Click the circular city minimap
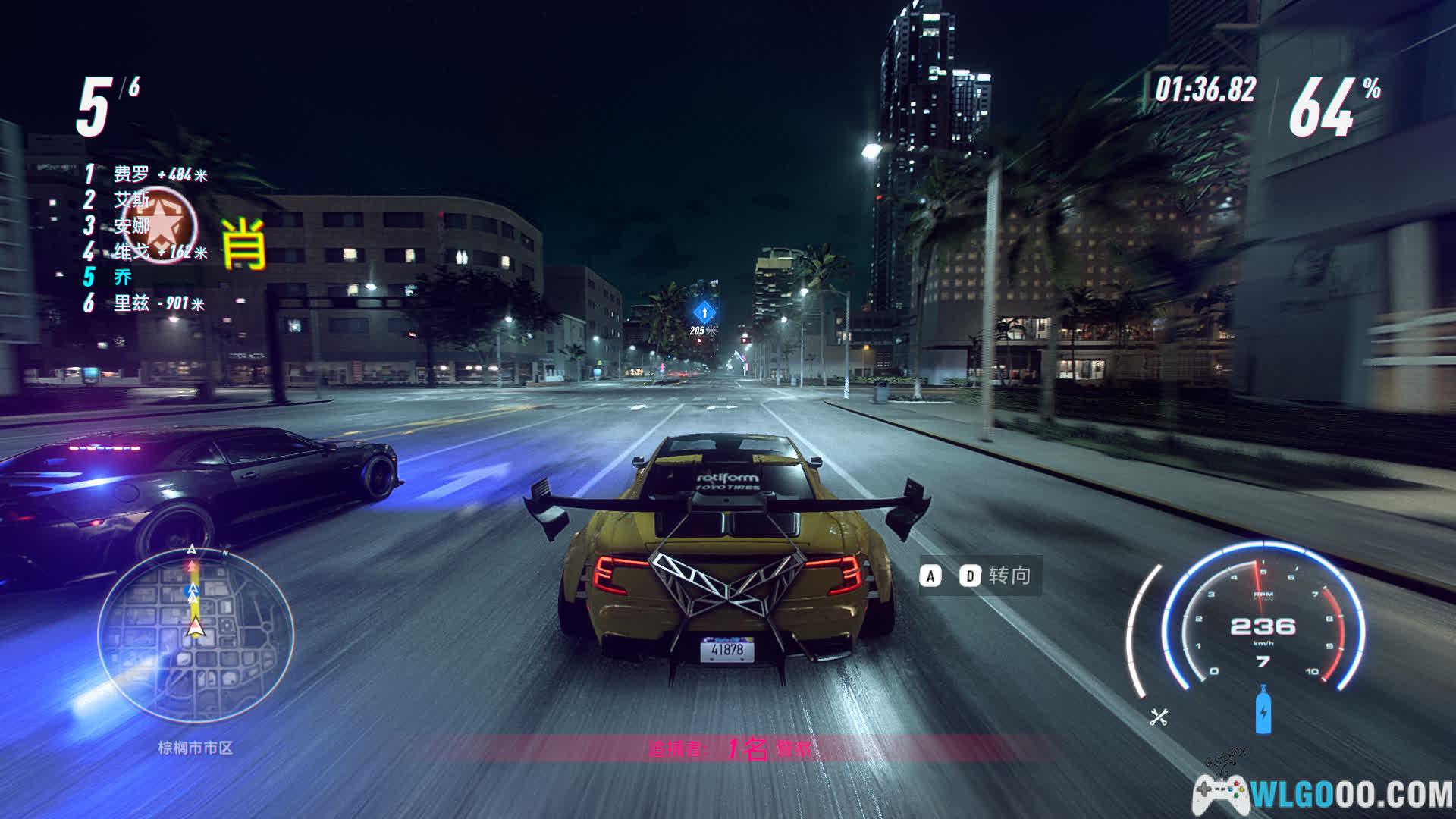The width and height of the screenshot is (1456, 819). 196,634
